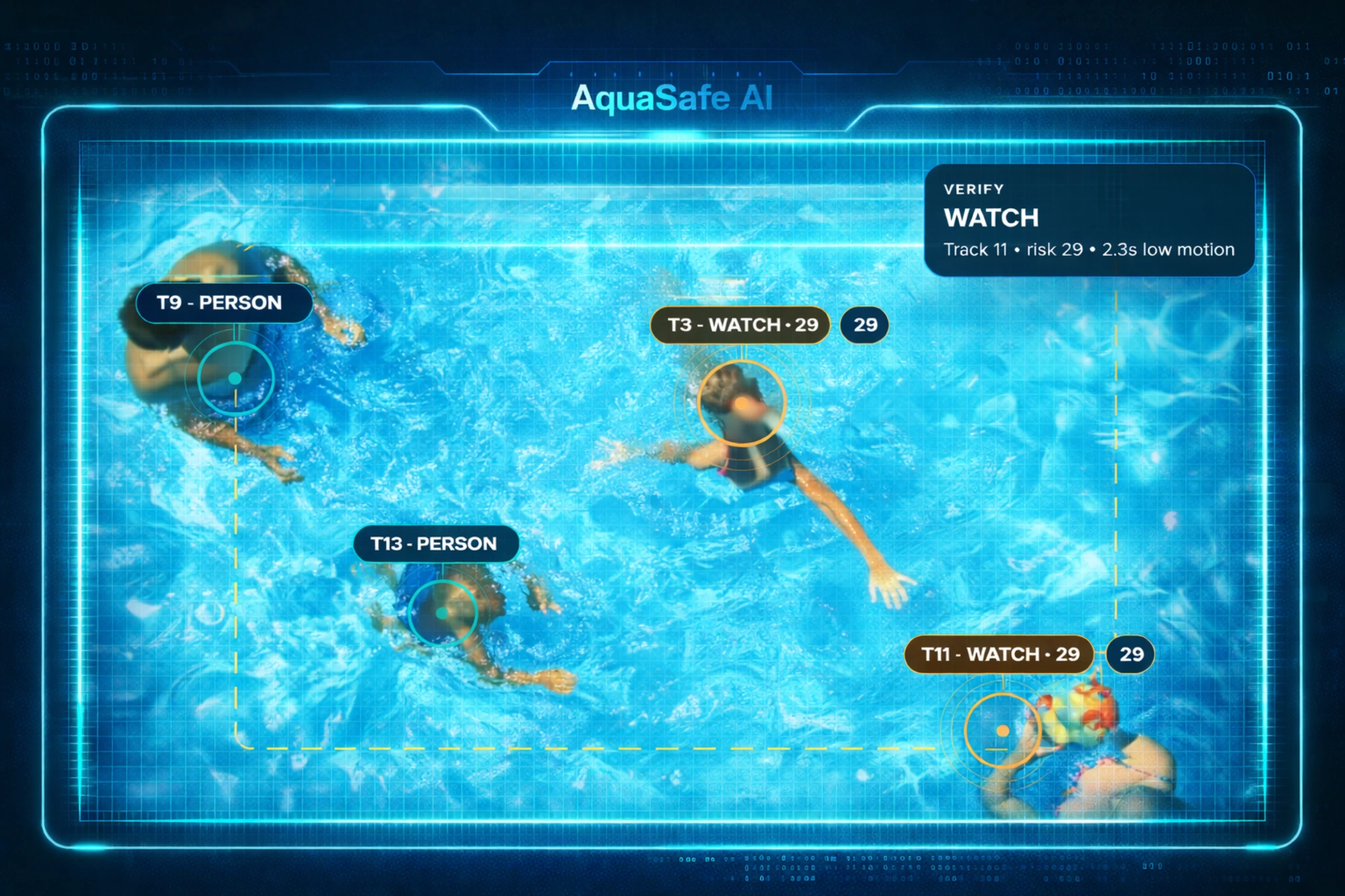Open the VERIFY WATCH alert panel

coord(1089,220)
